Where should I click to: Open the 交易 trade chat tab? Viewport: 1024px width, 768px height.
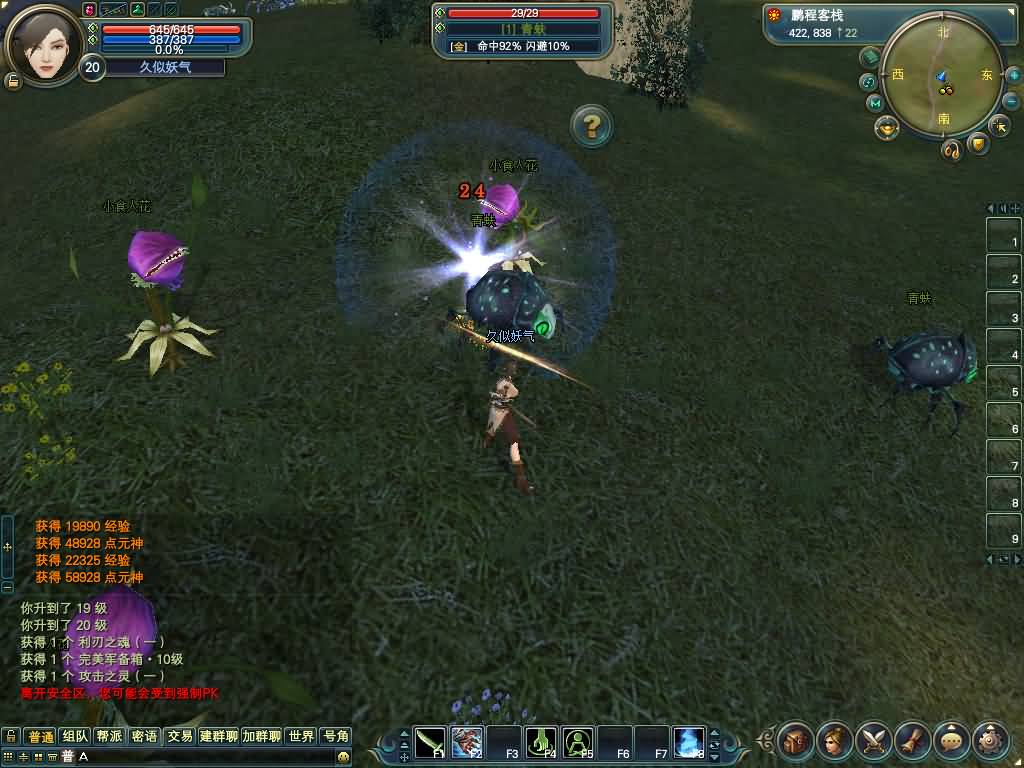(x=179, y=737)
